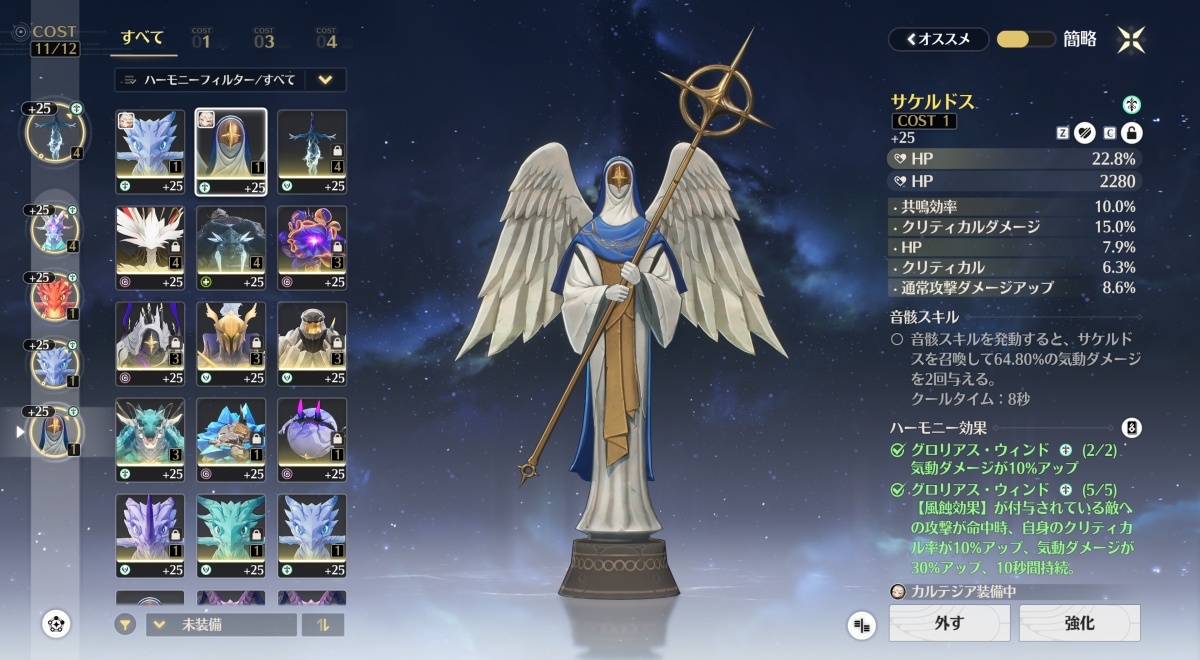
Task: Close the echo screen
Action: click(x=1131, y=39)
